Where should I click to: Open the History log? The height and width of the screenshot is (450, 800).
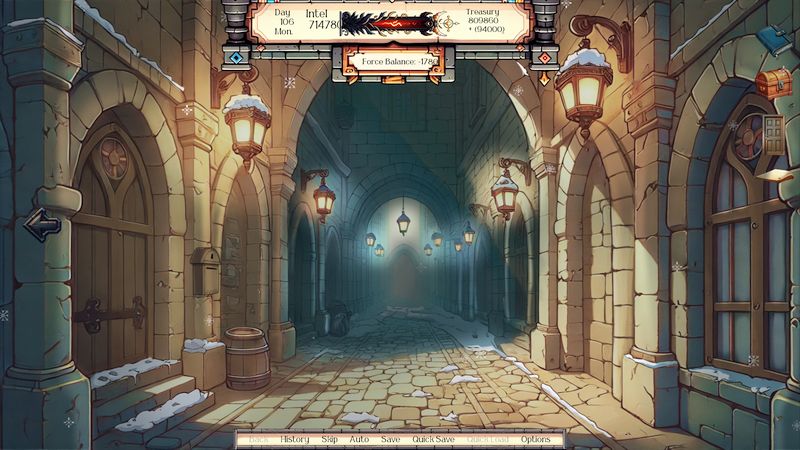[295, 439]
